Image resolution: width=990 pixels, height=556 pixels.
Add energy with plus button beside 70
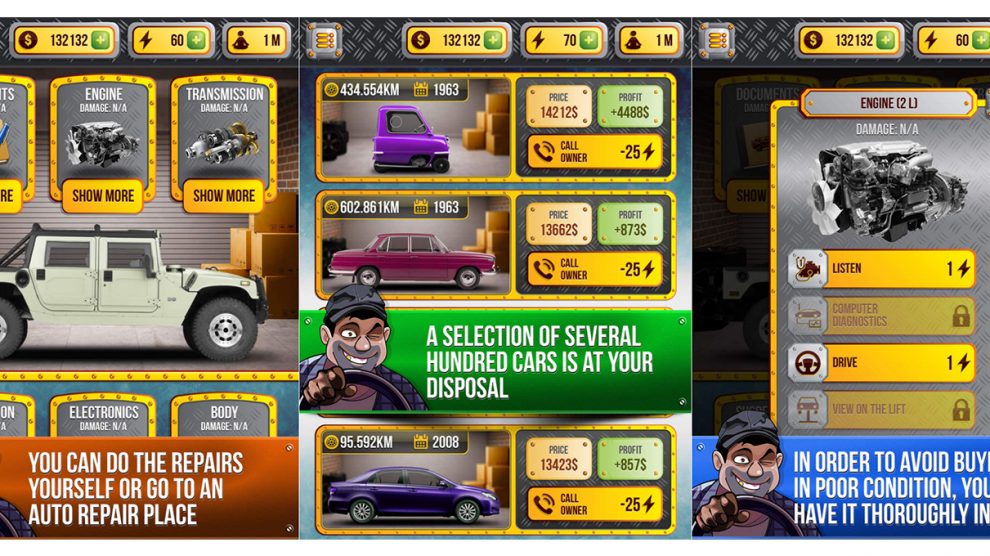click(x=589, y=41)
